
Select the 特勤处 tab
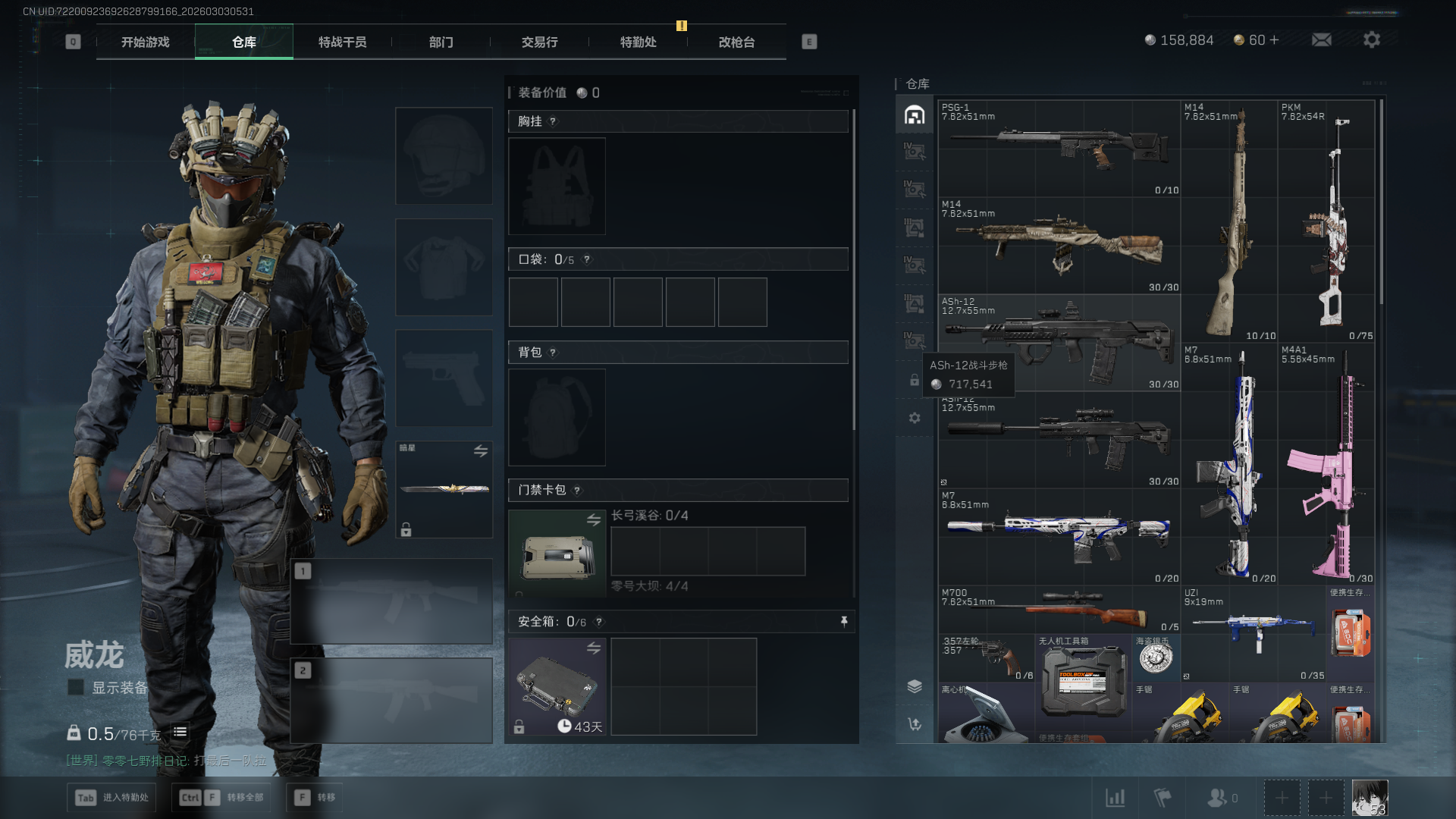(638, 42)
